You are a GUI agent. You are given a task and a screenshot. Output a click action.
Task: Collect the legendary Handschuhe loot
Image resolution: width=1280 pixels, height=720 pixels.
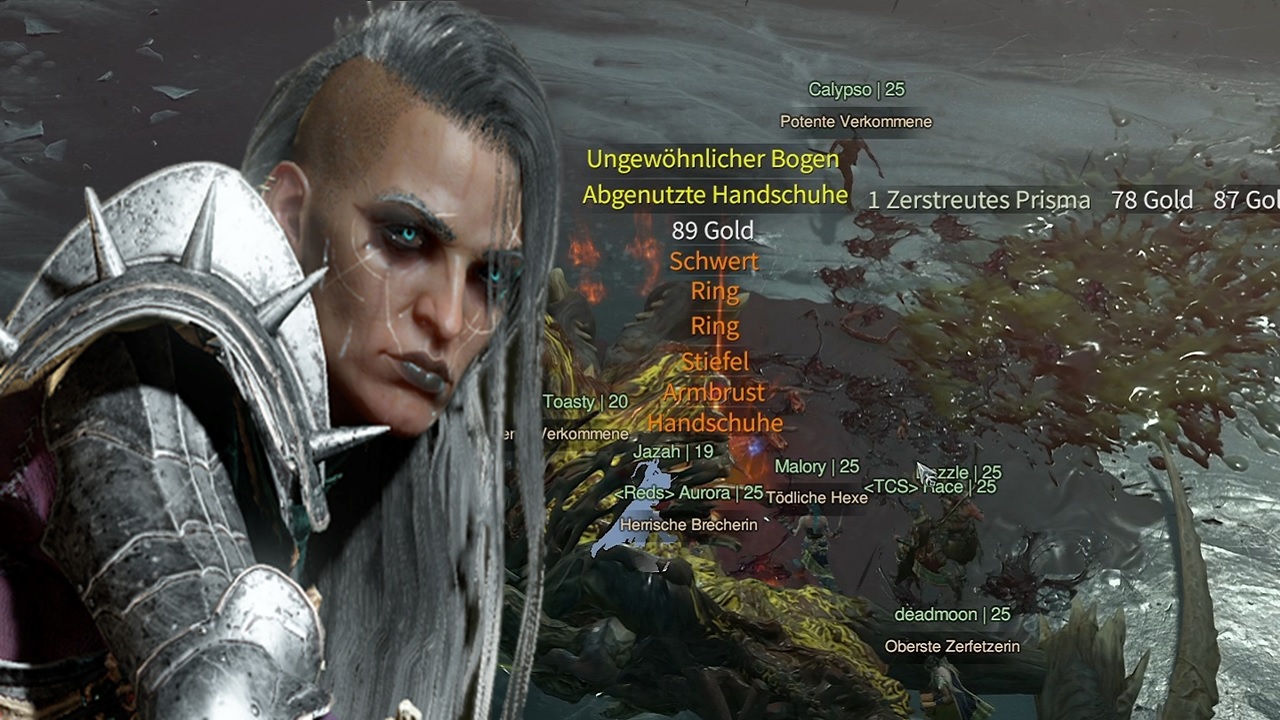[714, 423]
